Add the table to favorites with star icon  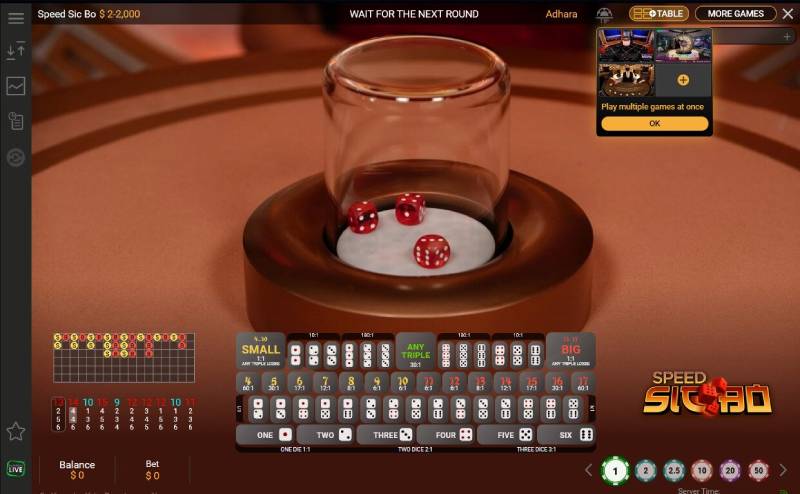click(x=16, y=431)
